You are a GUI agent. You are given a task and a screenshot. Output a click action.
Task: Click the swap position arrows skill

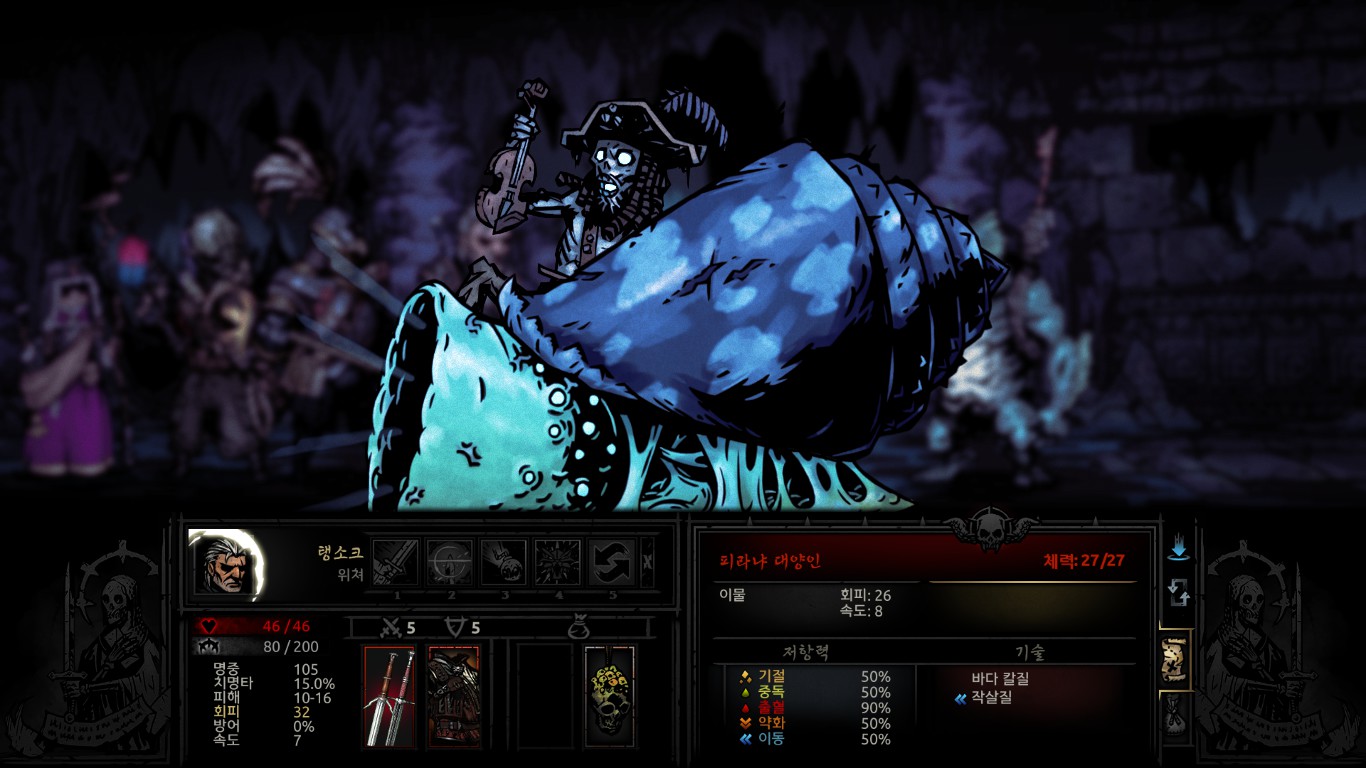[611, 562]
